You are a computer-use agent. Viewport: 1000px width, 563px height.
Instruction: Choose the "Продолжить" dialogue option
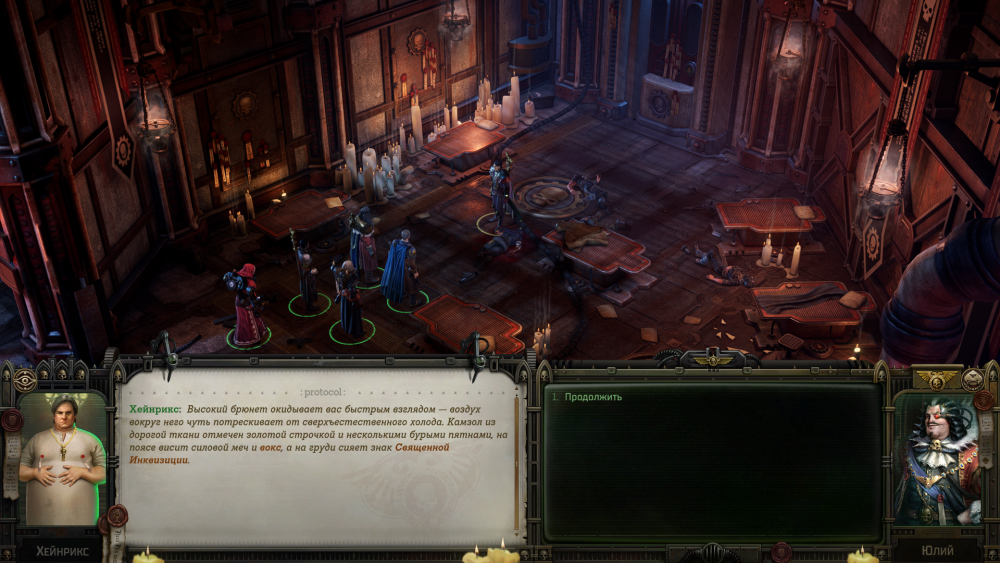point(593,397)
